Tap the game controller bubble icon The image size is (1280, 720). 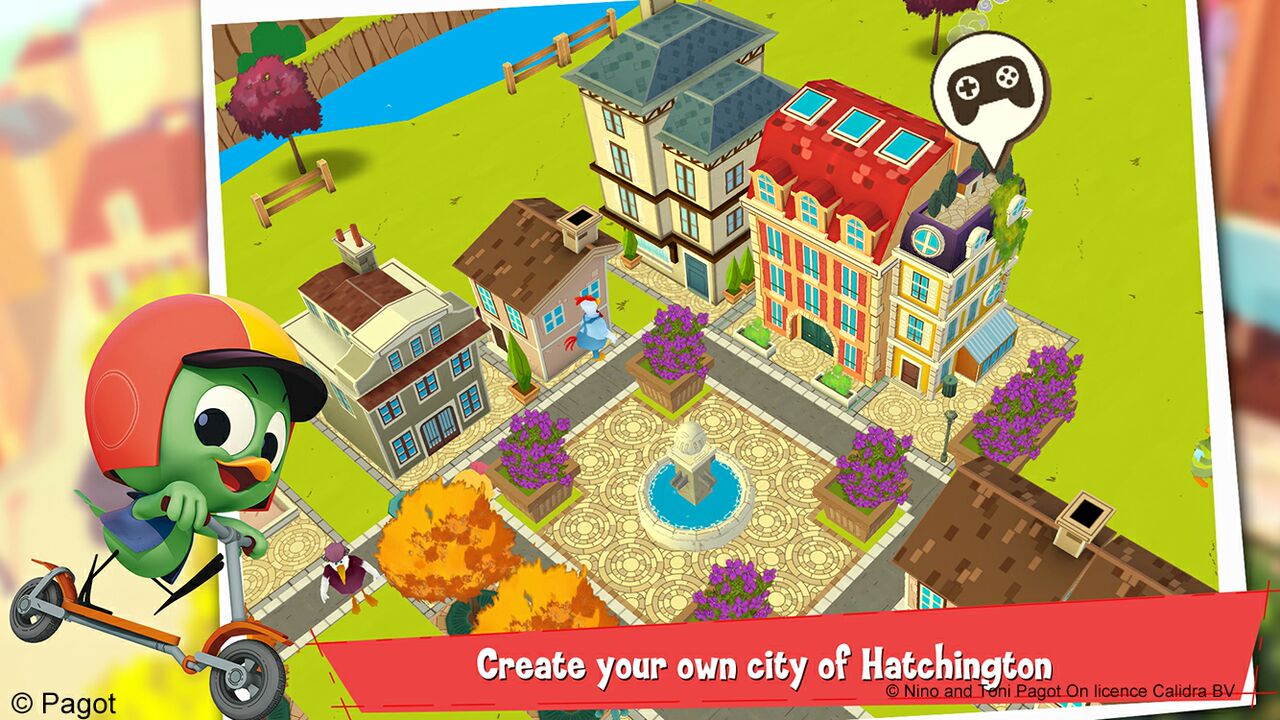pos(989,90)
